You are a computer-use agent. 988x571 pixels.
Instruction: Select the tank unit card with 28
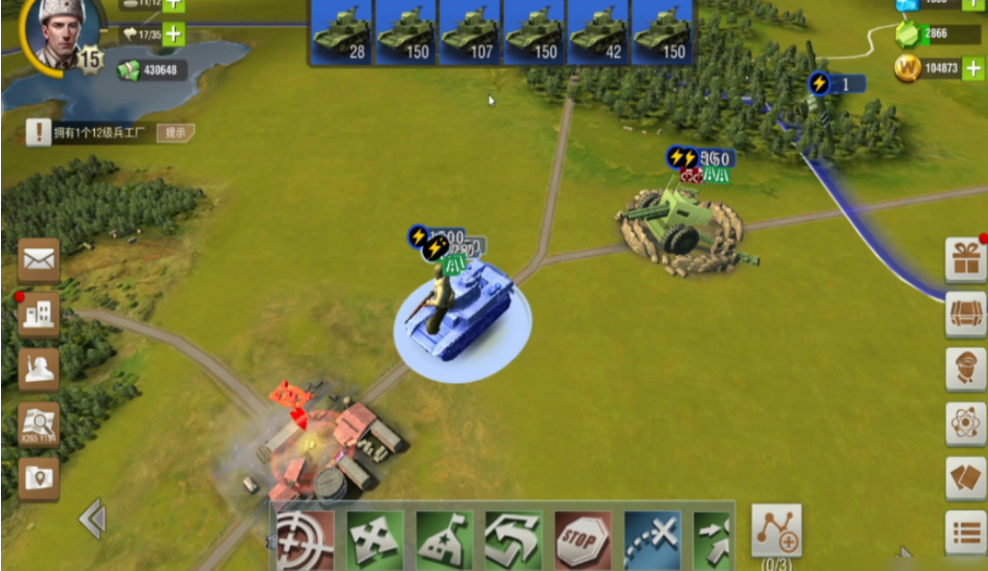pyautogui.click(x=341, y=32)
